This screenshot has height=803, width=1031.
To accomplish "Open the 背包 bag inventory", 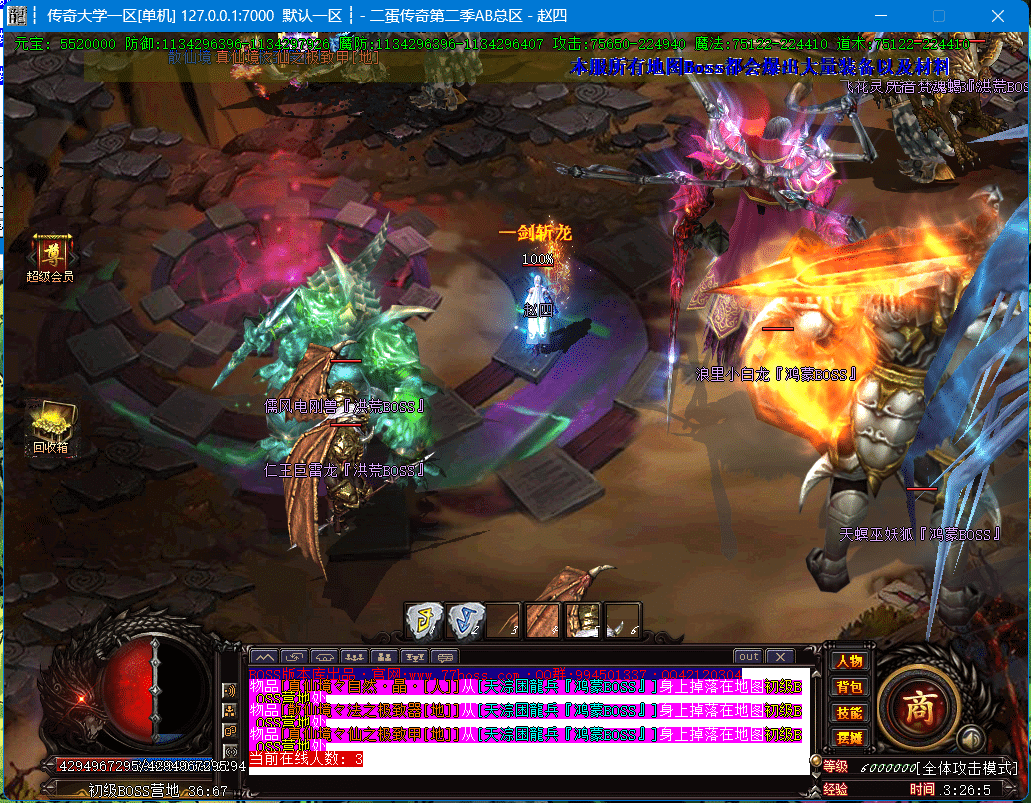I will tap(849, 687).
